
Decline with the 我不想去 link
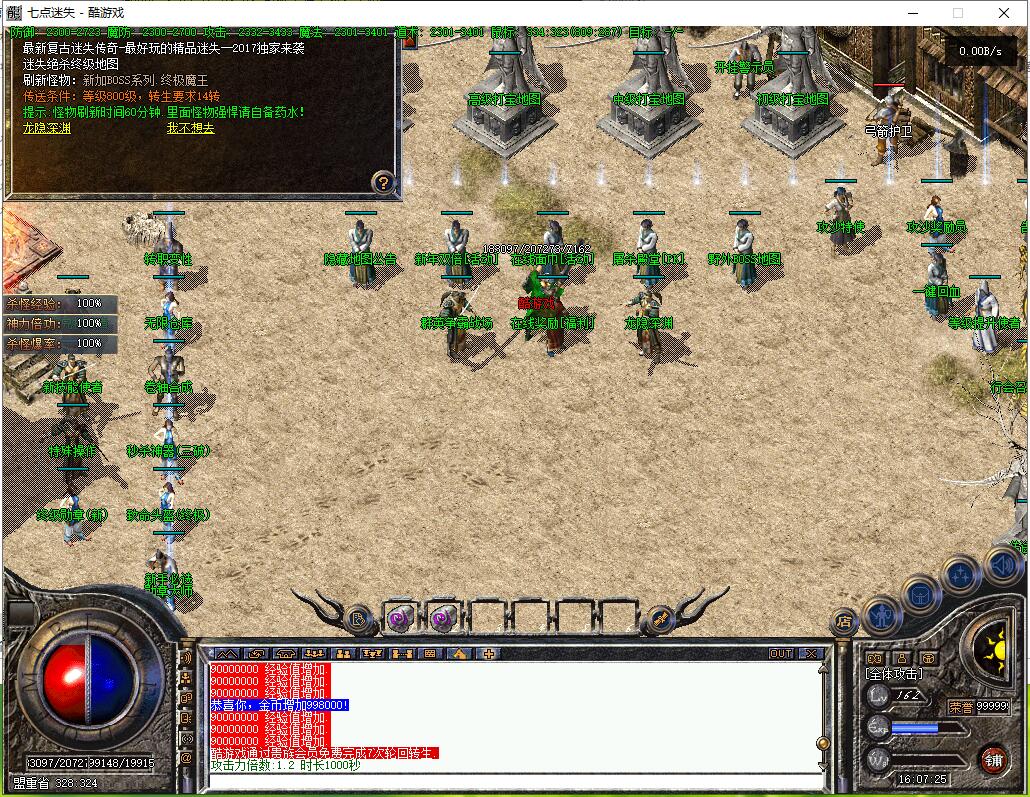tap(190, 128)
